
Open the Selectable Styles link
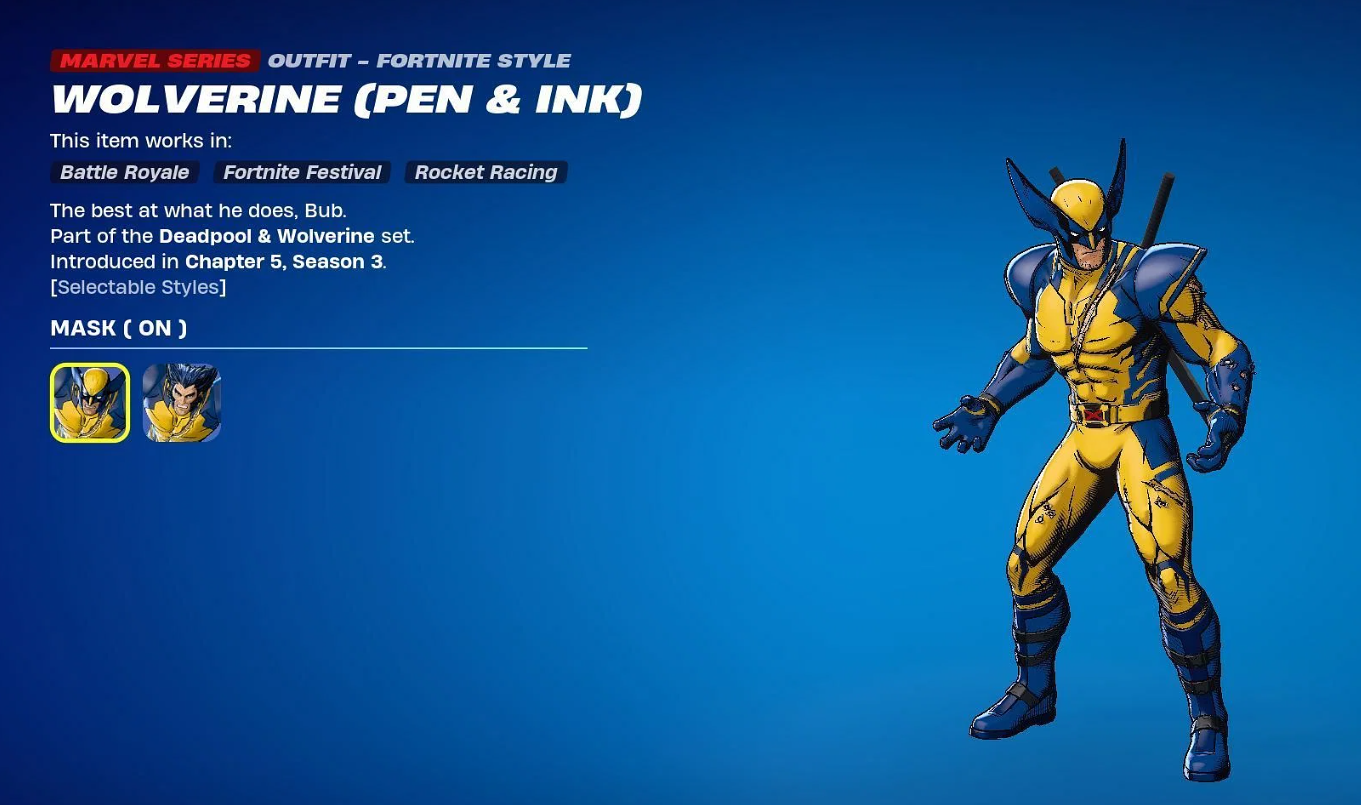point(138,287)
